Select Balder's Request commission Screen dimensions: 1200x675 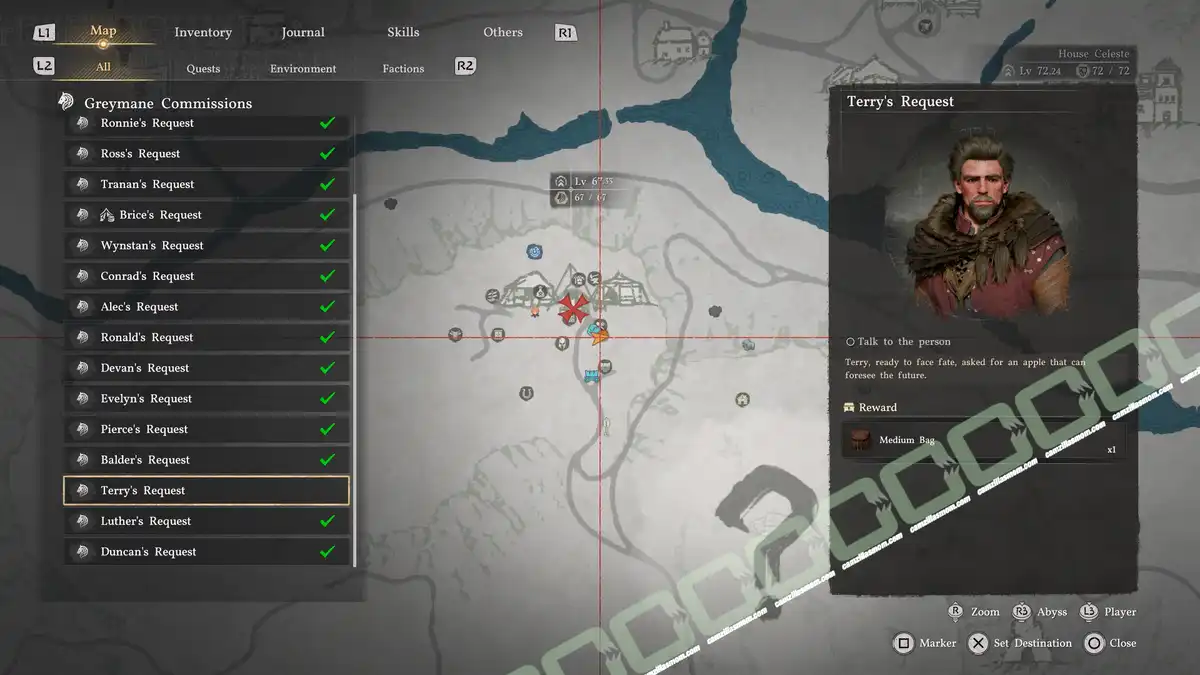(x=206, y=460)
